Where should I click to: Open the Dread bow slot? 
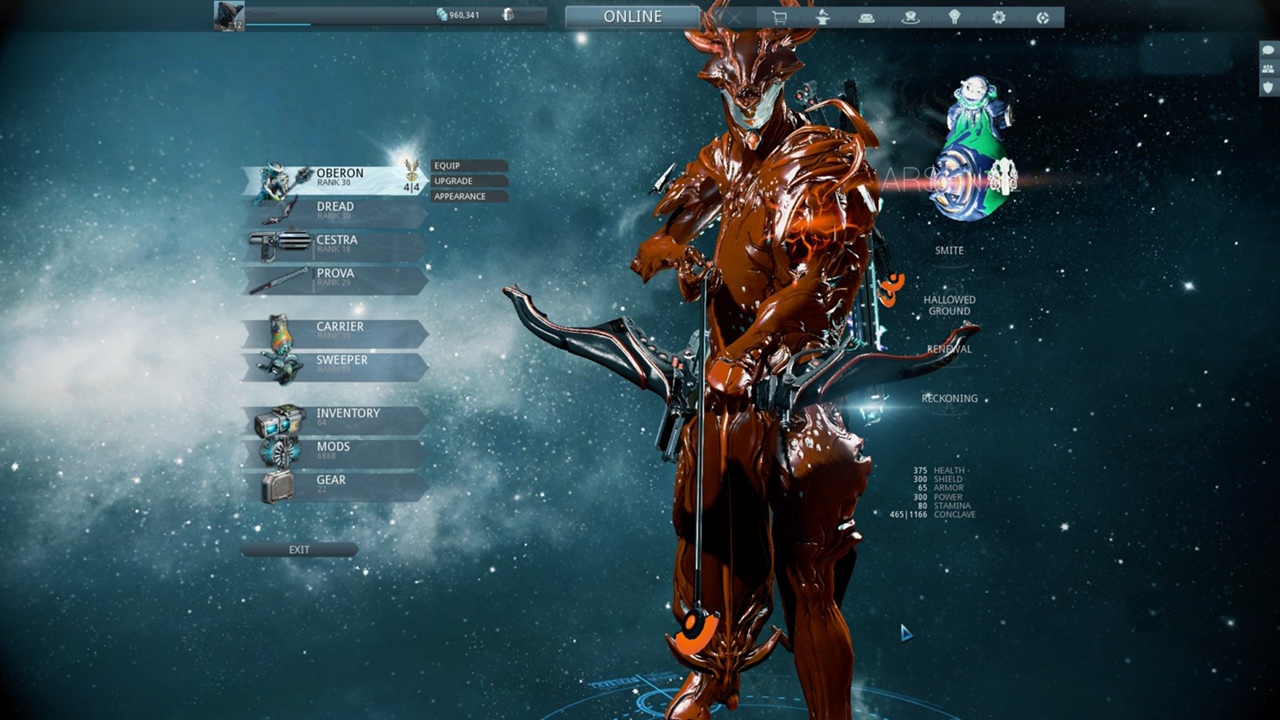tap(335, 212)
